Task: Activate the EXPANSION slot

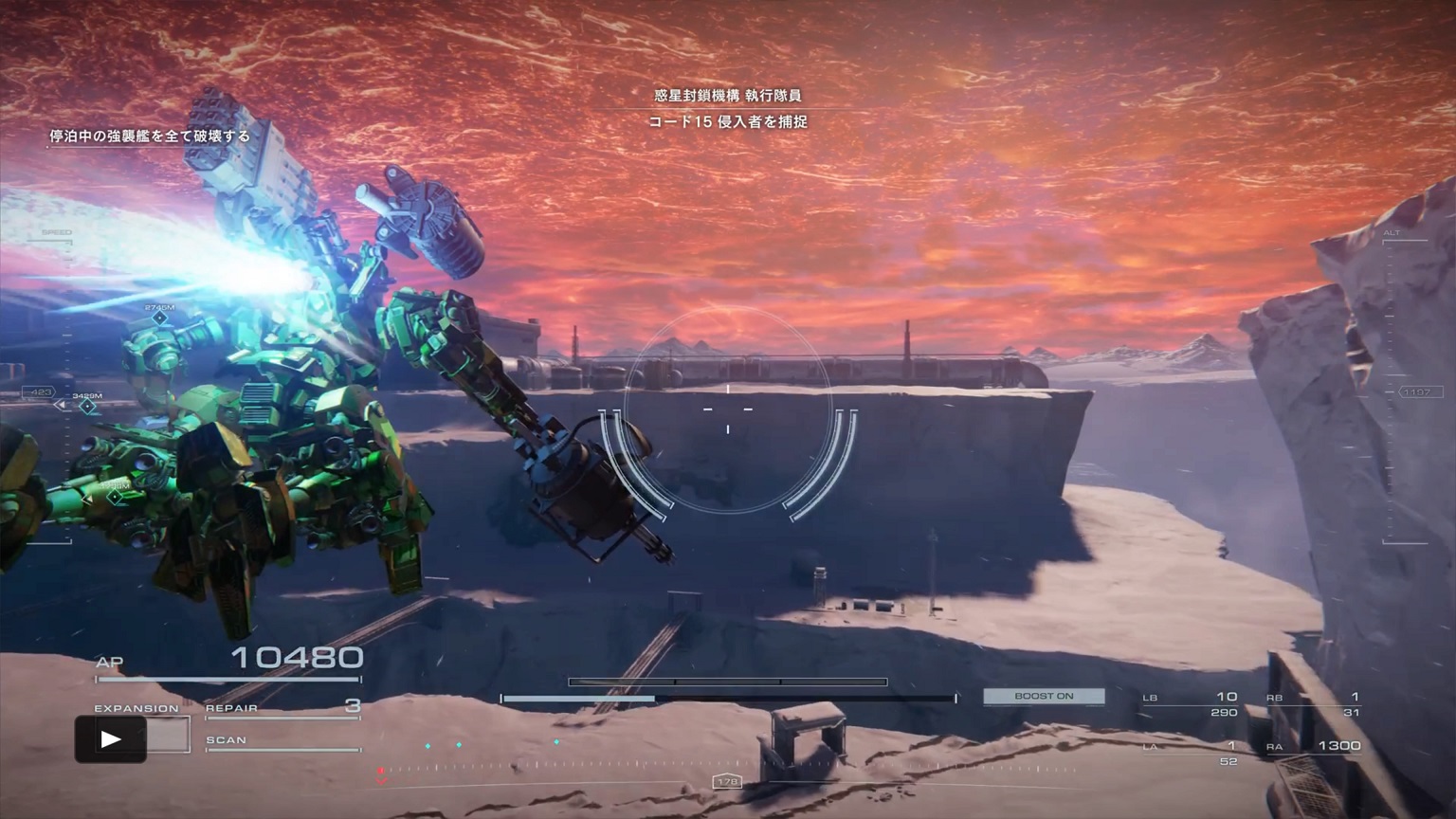Action: click(x=136, y=709)
